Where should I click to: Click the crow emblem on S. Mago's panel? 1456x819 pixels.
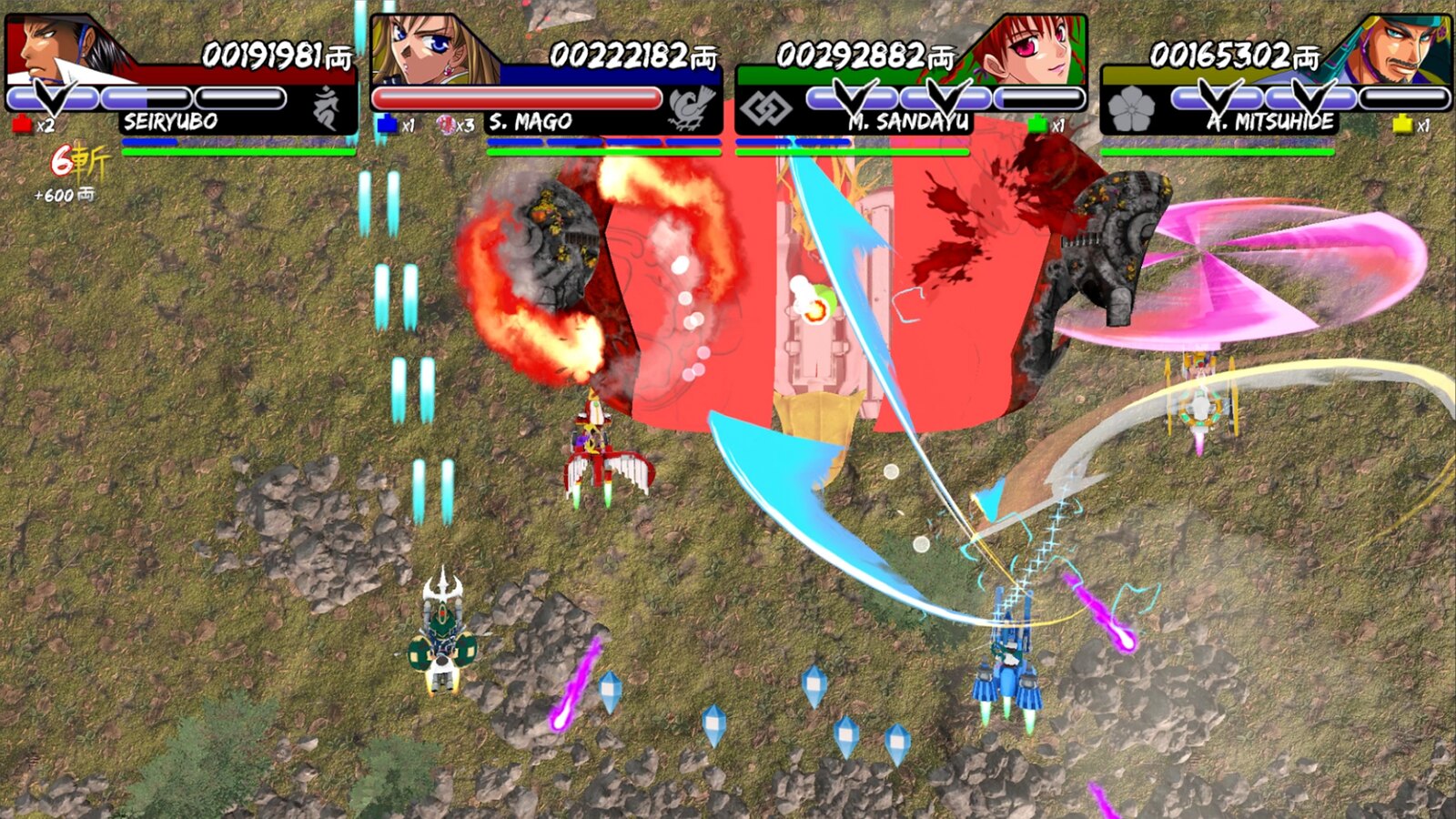(x=691, y=108)
